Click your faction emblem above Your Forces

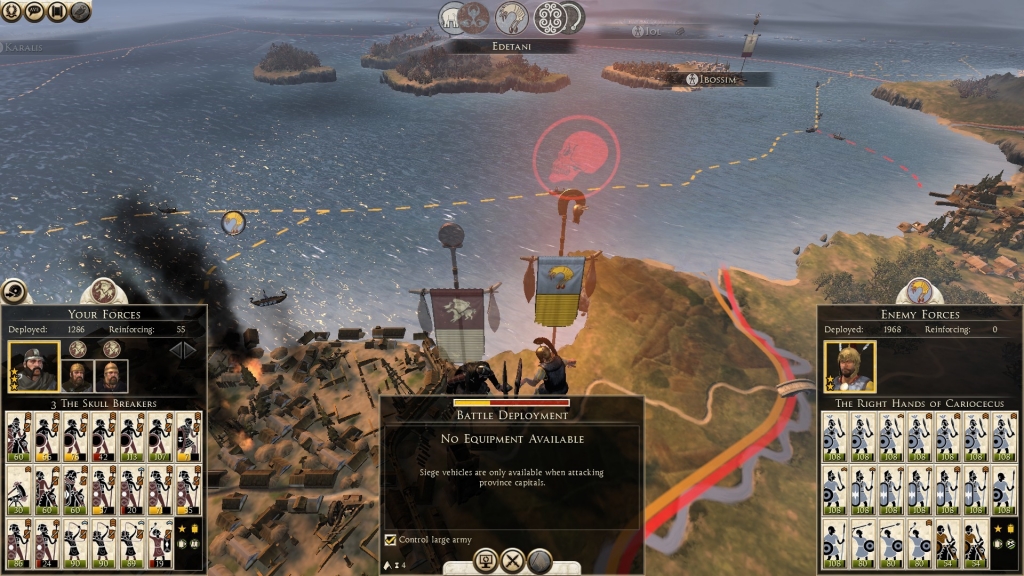point(104,291)
